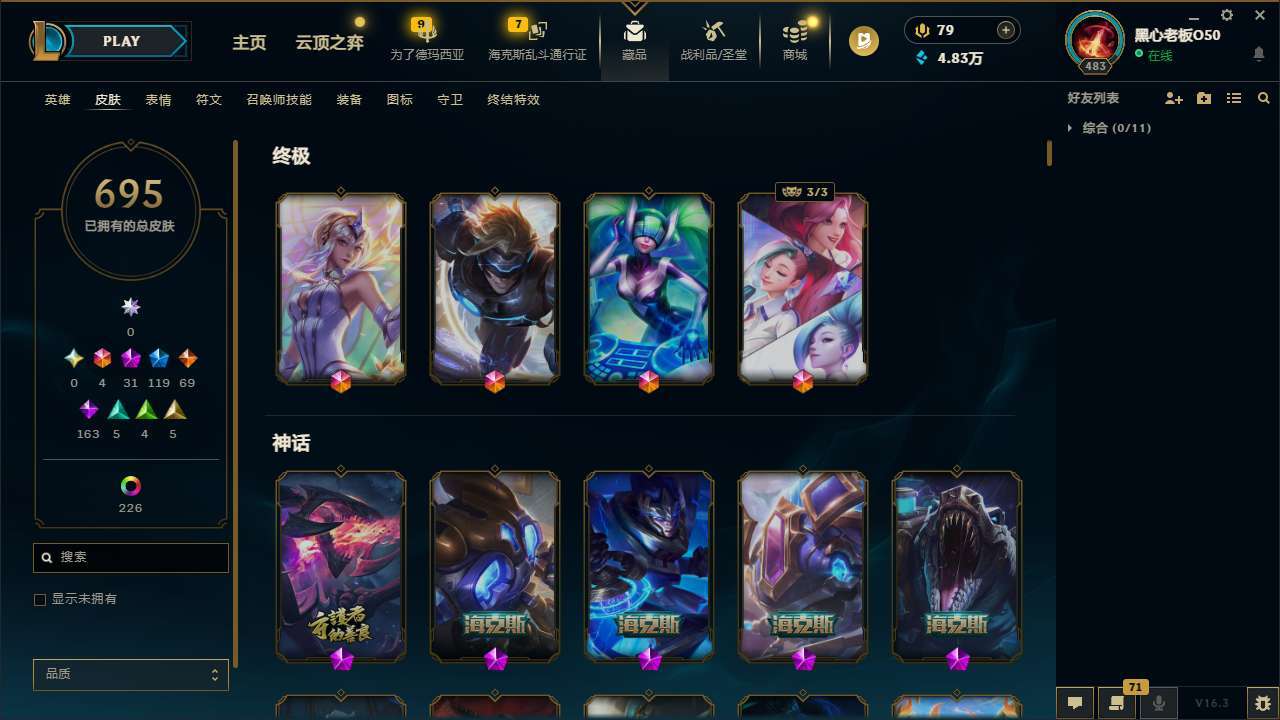The width and height of the screenshot is (1280, 720).
Task: Open the friend list search icon
Action: click(x=1264, y=98)
